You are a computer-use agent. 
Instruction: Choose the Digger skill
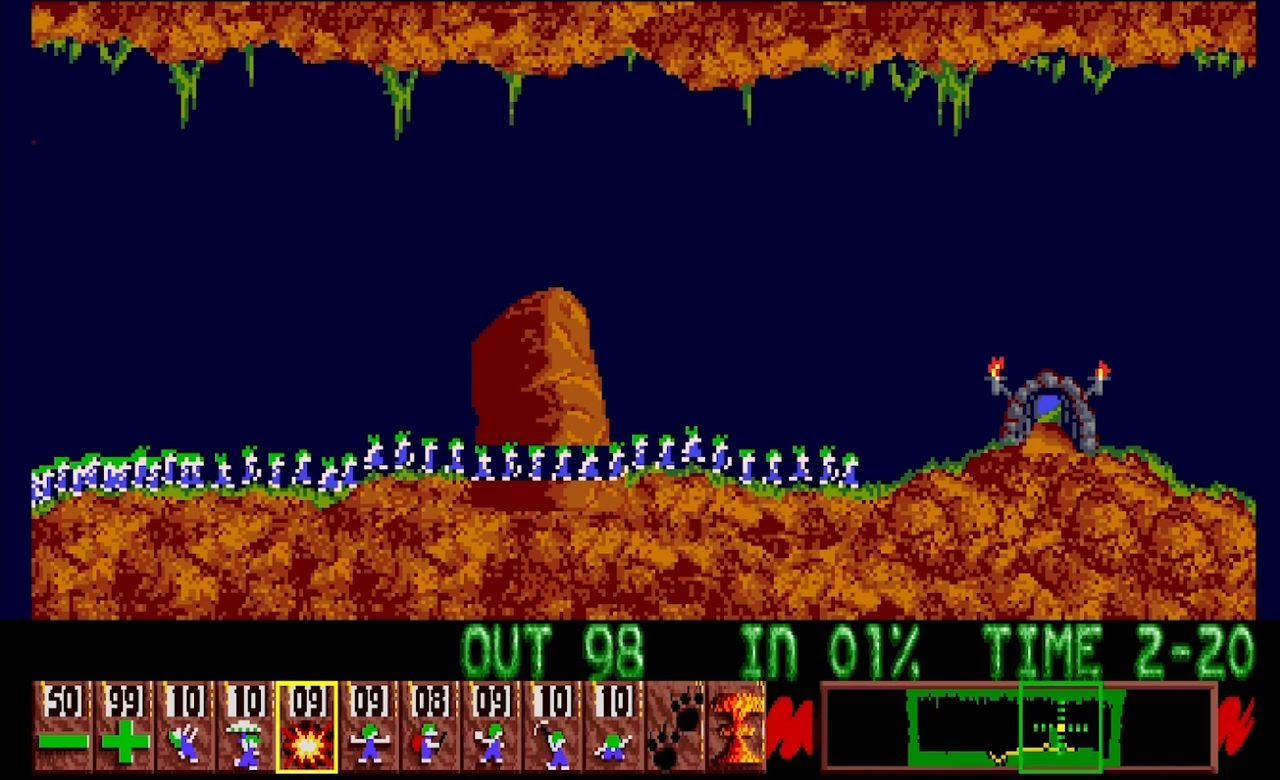(613, 727)
